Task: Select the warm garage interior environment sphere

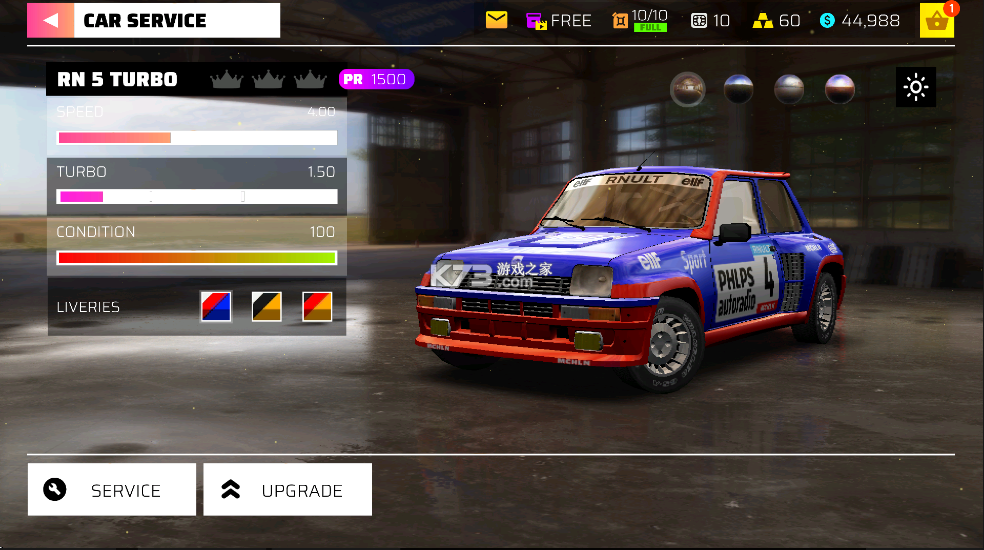Action: [686, 89]
